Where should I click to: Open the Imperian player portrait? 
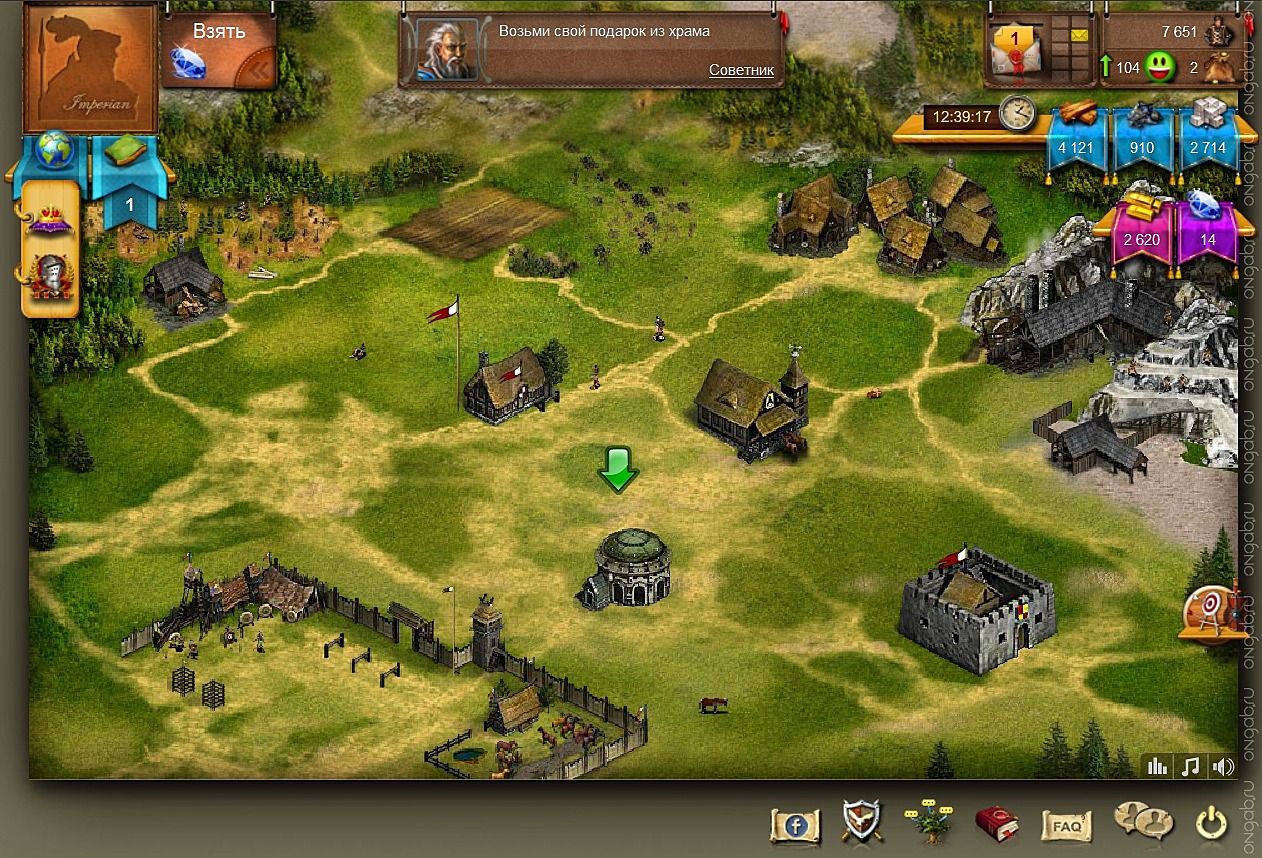90,67
